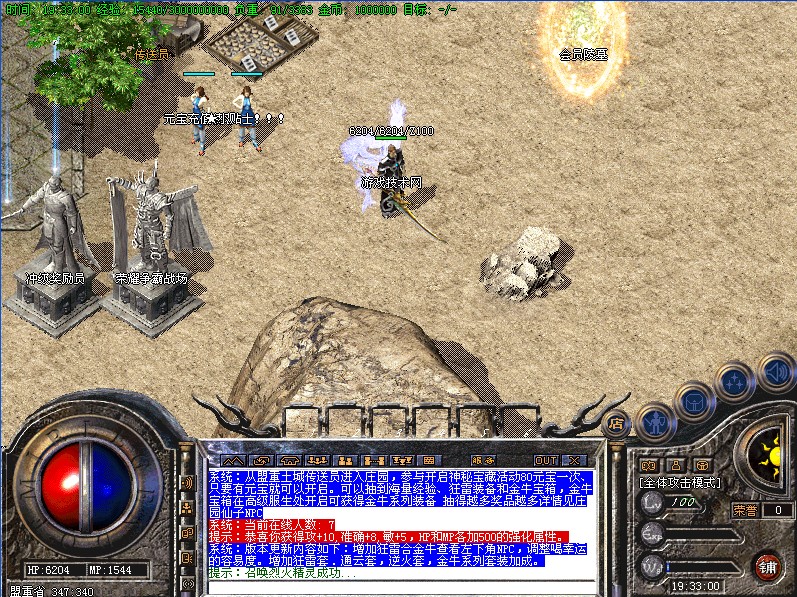Click the 服务 button above chat

(x=481, y=460)
